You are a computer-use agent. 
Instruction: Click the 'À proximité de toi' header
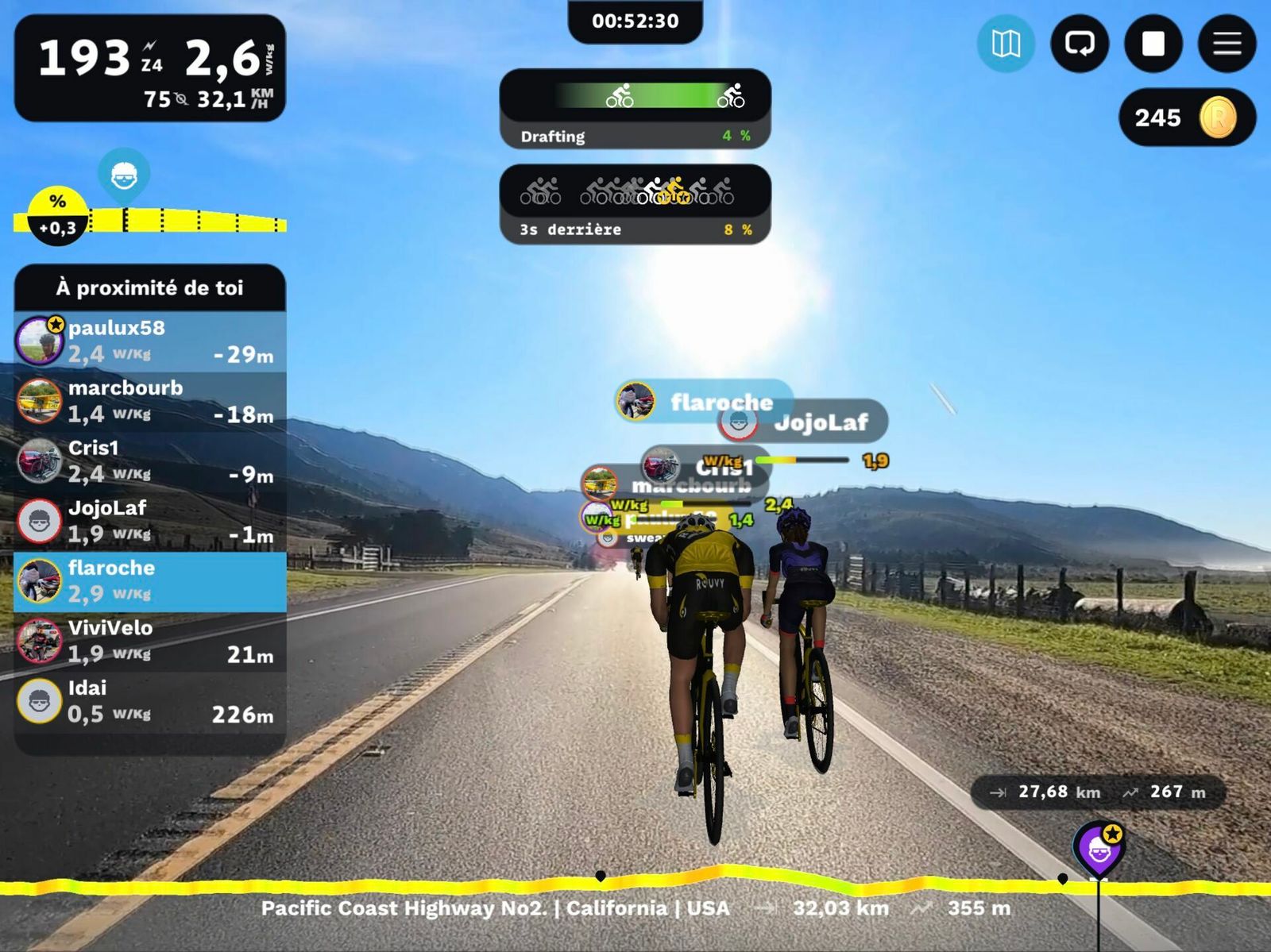pos(150,287)
